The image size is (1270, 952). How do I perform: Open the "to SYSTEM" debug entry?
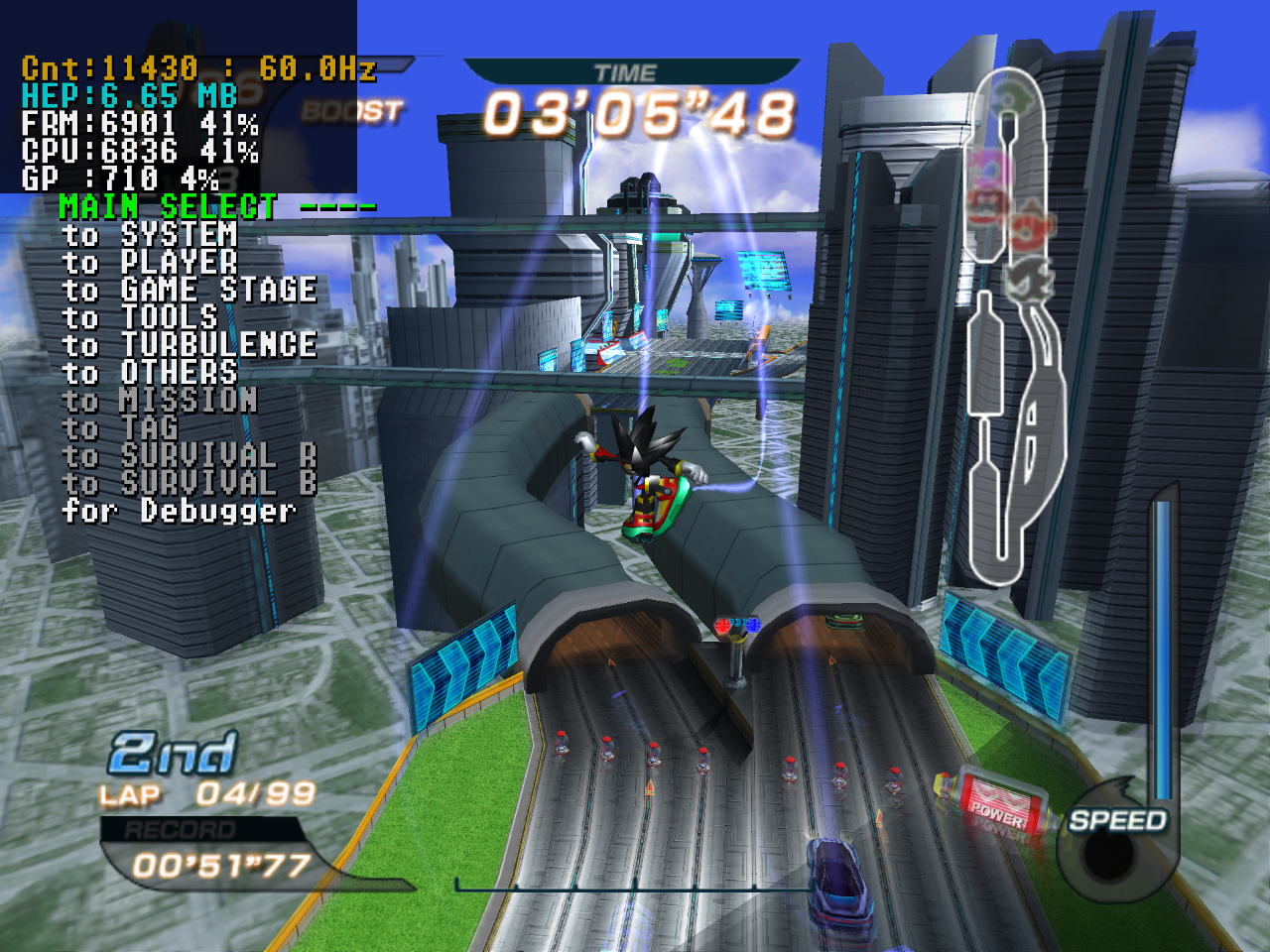click(x=150, y=235)
